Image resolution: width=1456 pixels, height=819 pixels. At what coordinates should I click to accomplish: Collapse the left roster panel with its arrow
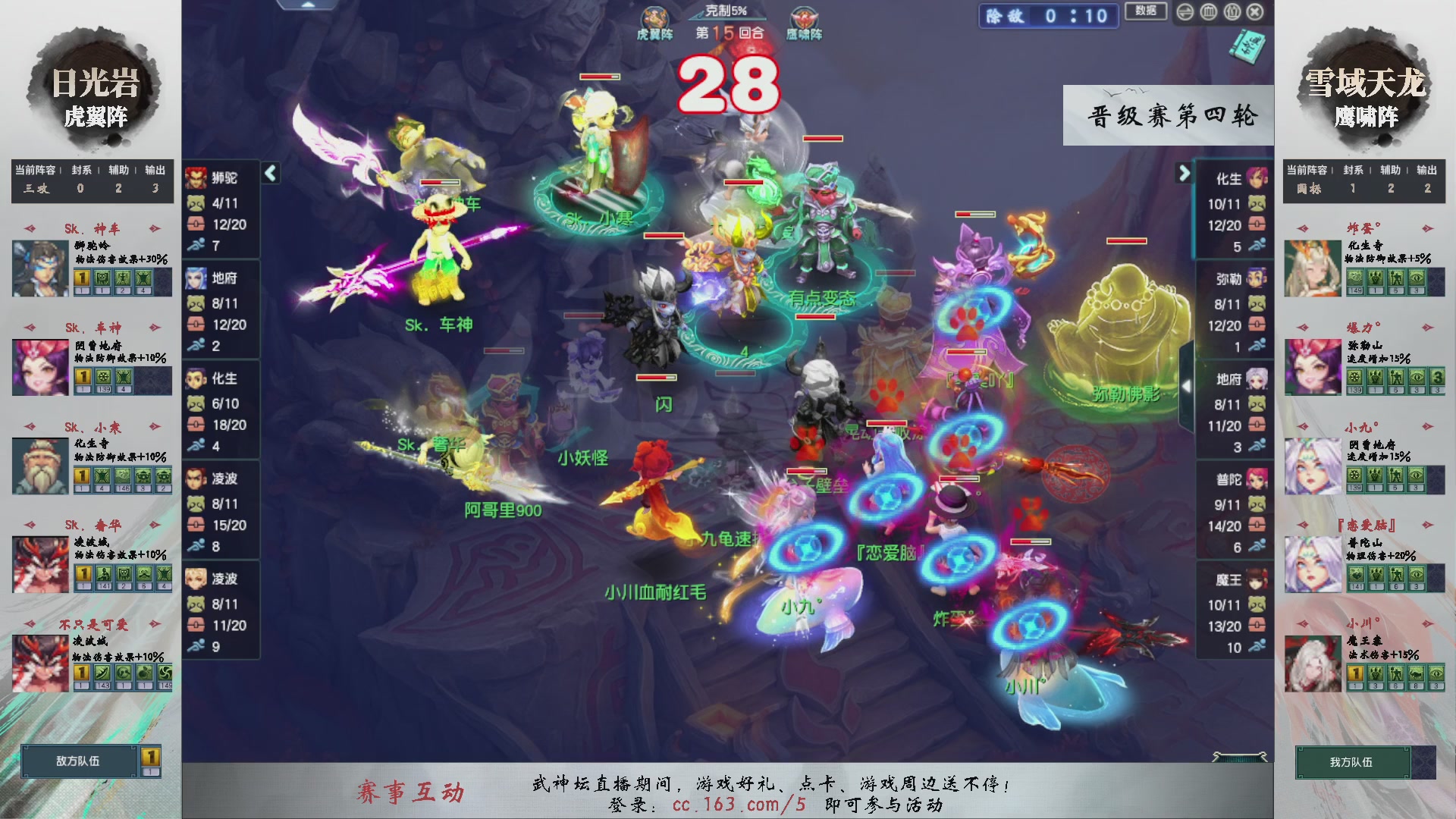coord(269,173)
